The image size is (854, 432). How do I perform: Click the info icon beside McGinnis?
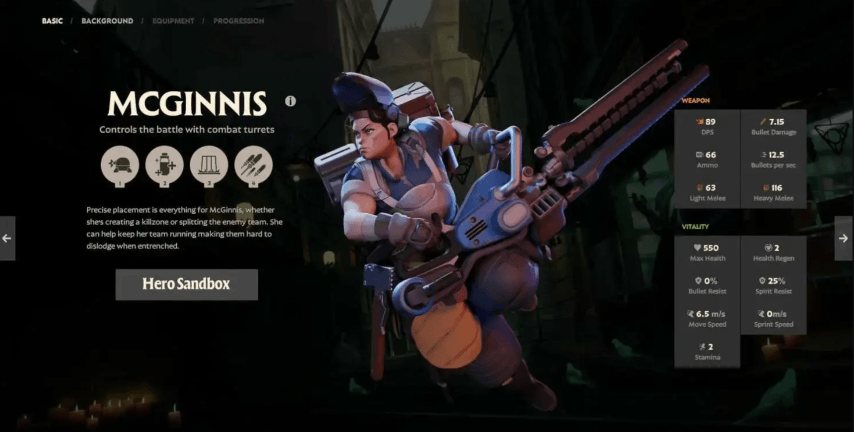pos(291,101)
